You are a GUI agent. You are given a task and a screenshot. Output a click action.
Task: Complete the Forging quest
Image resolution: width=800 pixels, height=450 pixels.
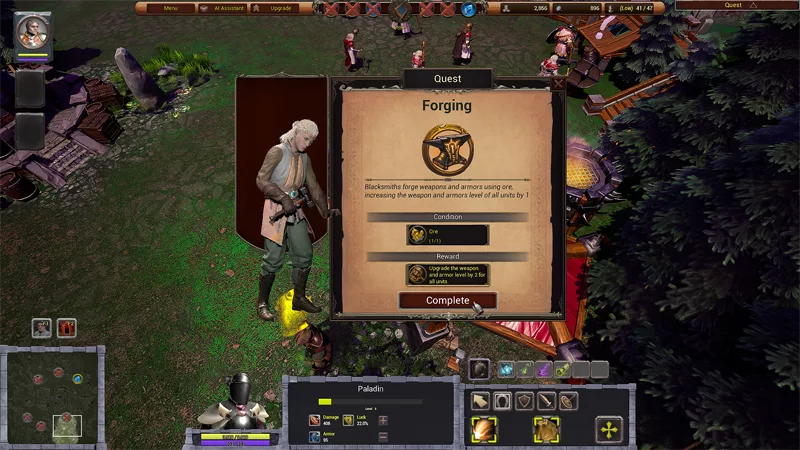[447, 300]
